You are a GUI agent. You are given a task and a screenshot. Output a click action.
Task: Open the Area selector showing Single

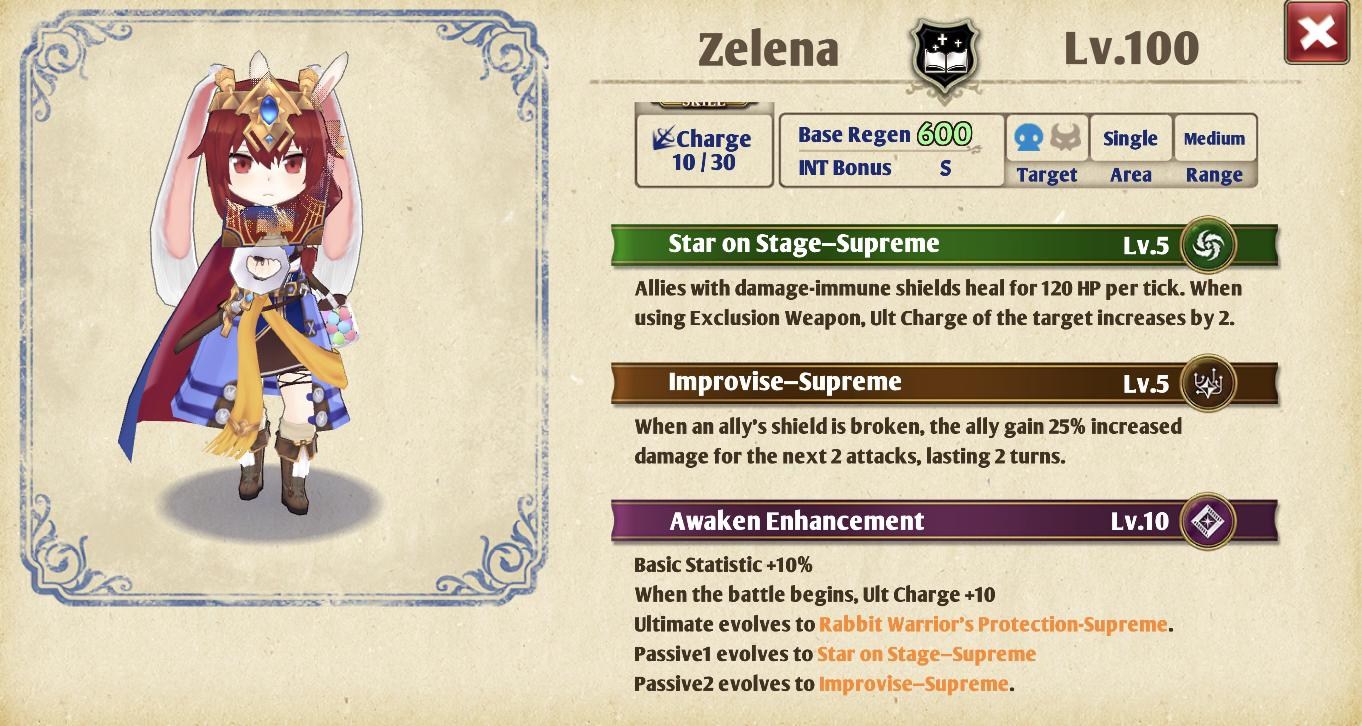[x=1130, y=138]
